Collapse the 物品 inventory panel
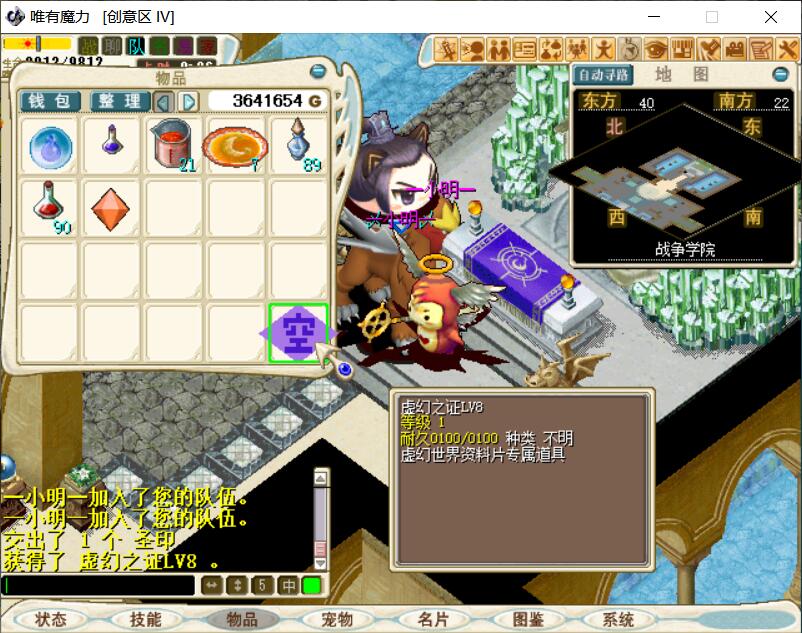This screenshot has width=802, height=633. click(318, 71)
